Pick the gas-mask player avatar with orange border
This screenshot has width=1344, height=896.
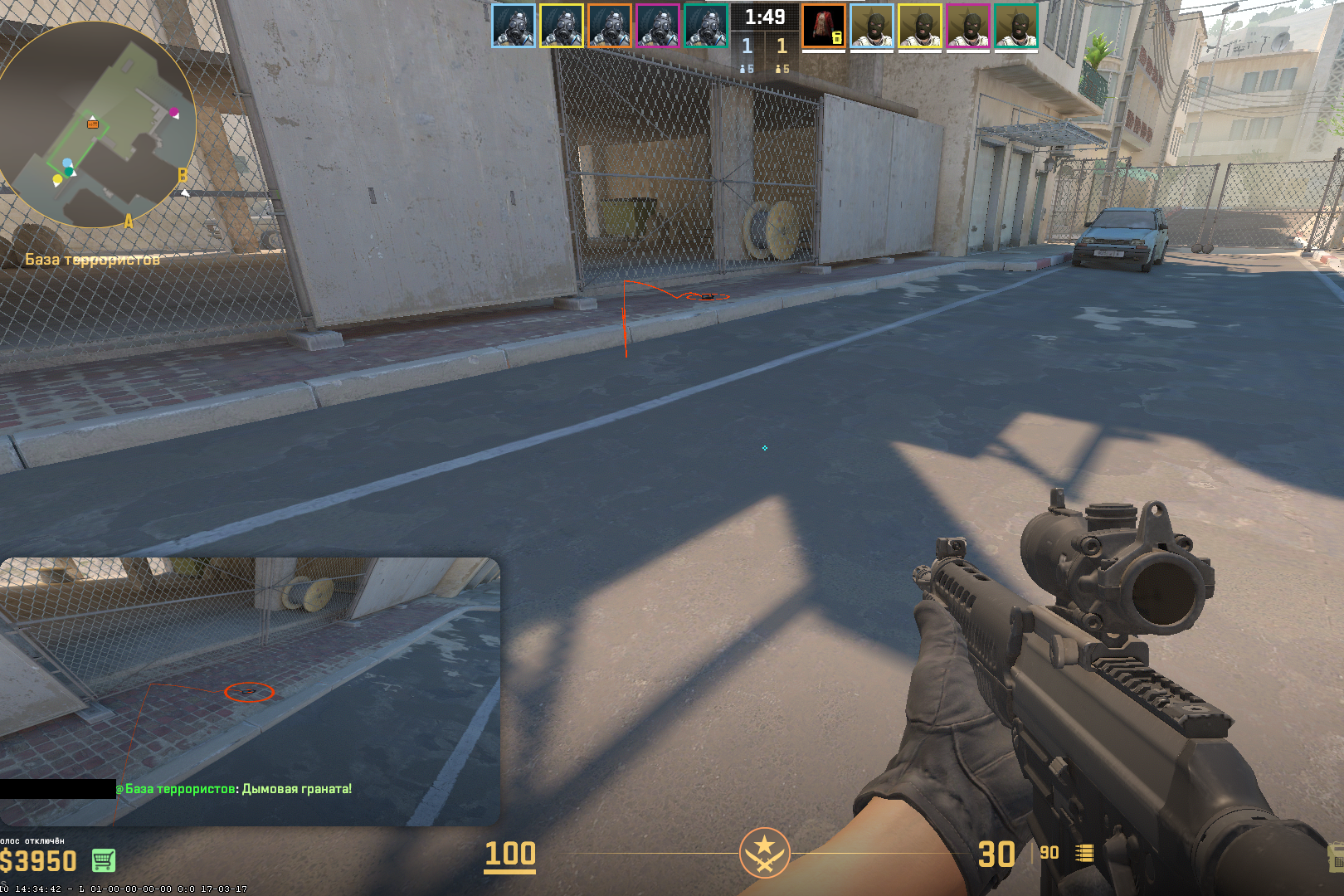[x=609, y=26]
